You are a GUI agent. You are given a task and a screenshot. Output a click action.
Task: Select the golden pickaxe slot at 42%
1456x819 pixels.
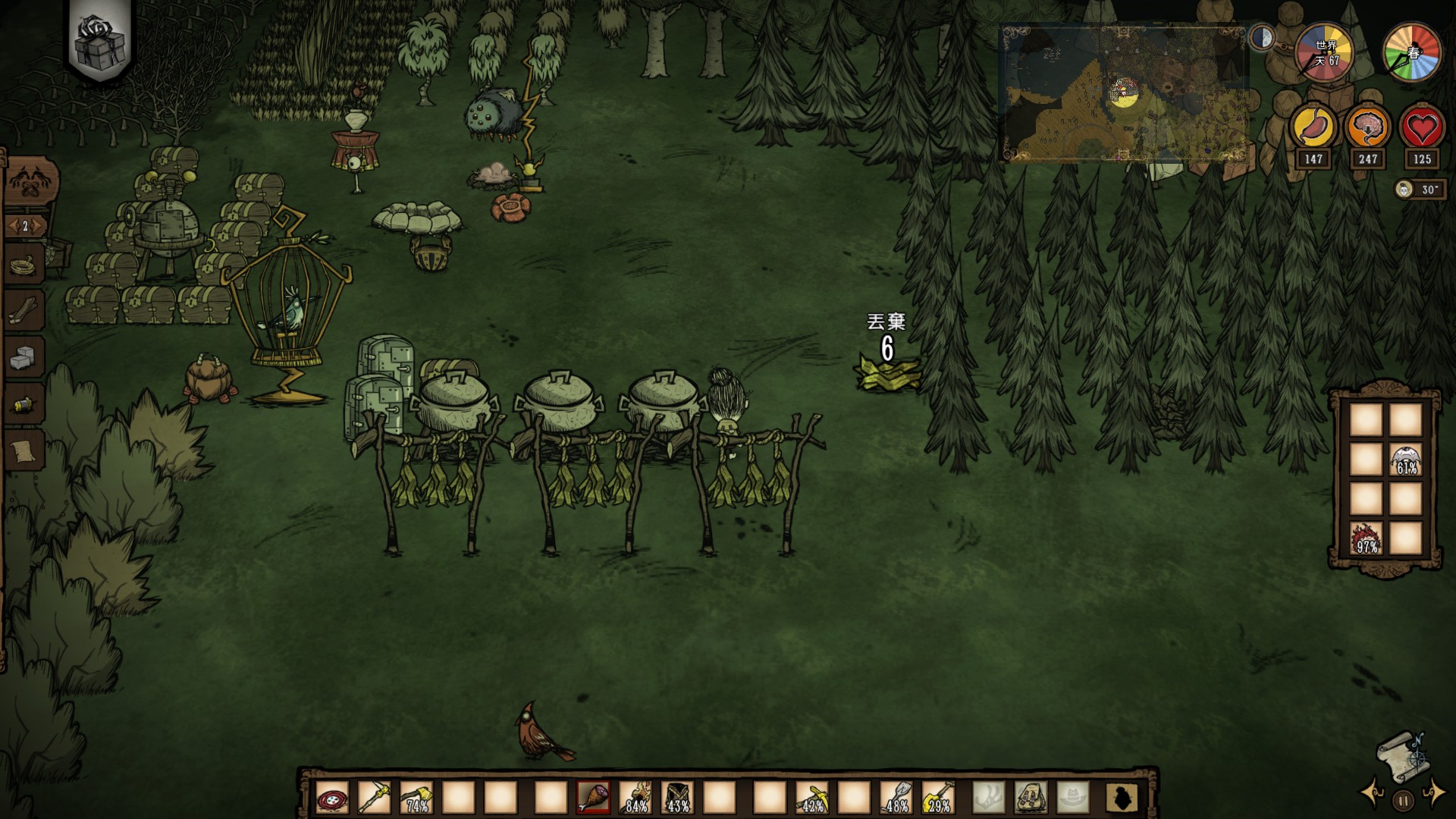[x=811, y=798]
